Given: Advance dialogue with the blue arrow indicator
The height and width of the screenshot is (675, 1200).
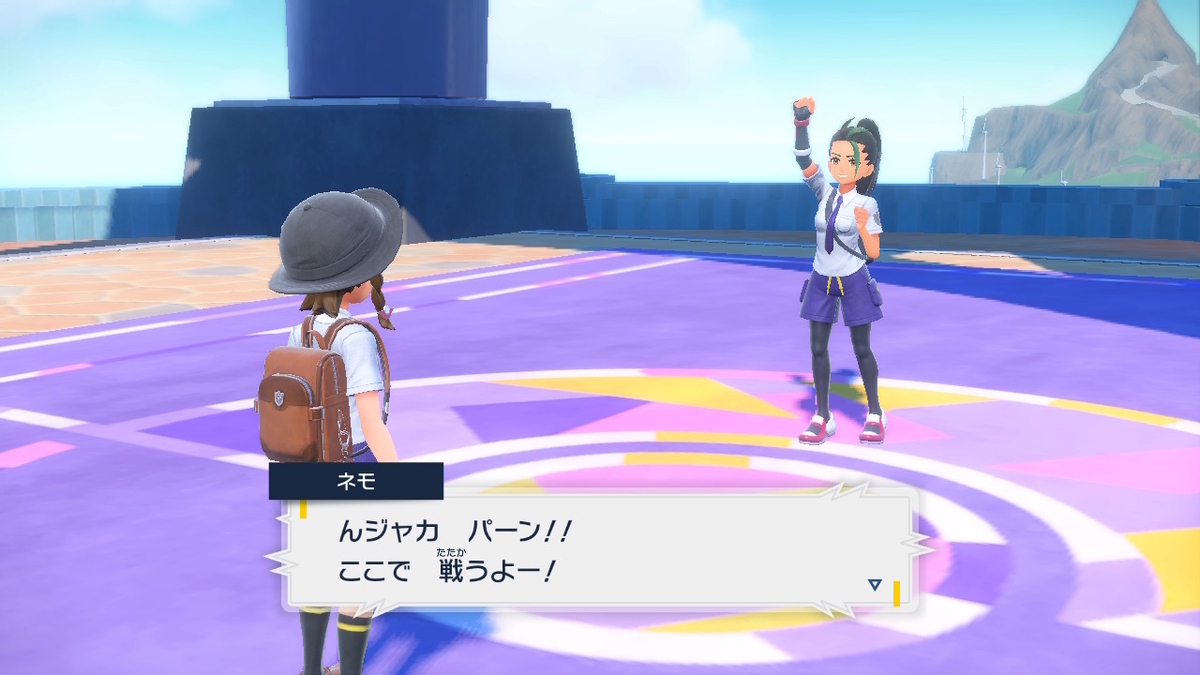Looking at the screenshot, I should tap(875, 584).
